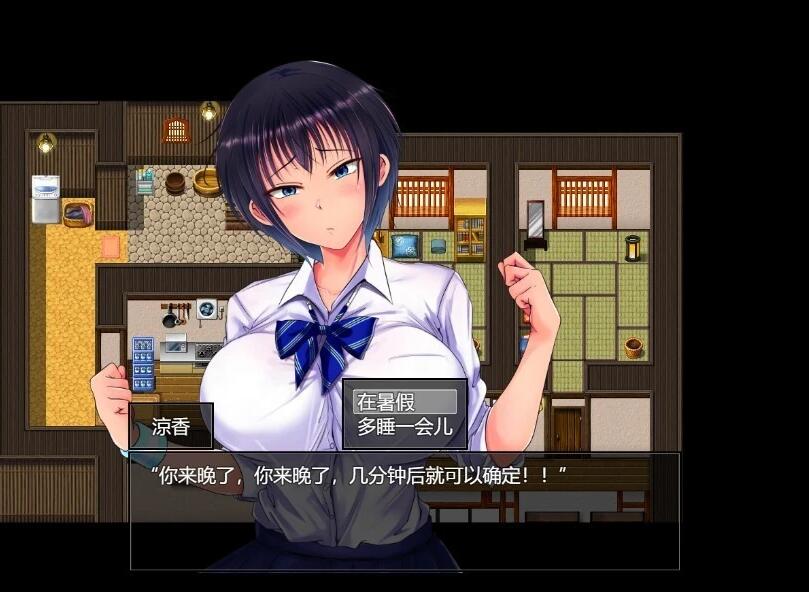Select the "多睡一会儿" reply choice
The height and width of the screenshot is (592, 809).
coord(405,427)
